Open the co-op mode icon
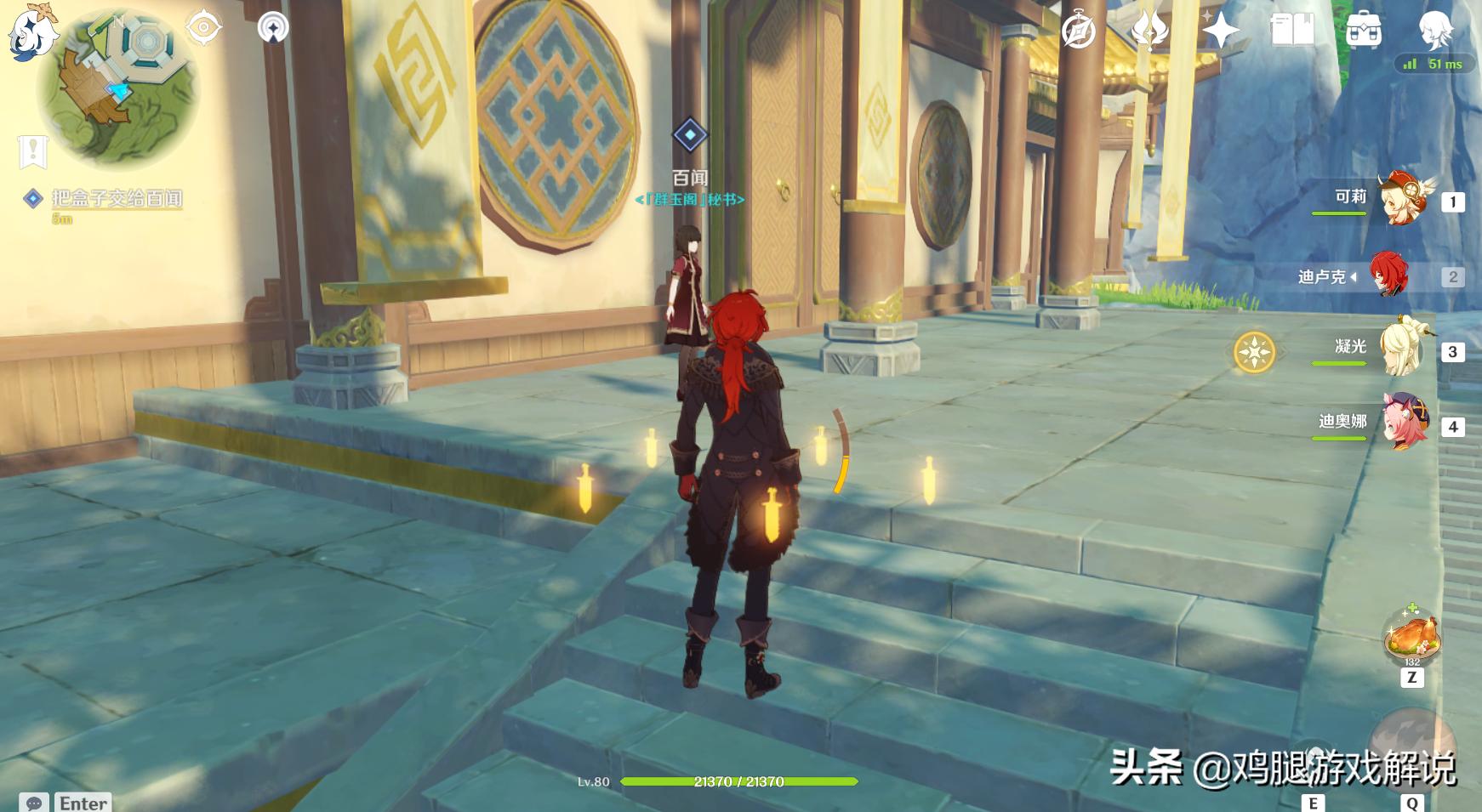 point(273,28)
